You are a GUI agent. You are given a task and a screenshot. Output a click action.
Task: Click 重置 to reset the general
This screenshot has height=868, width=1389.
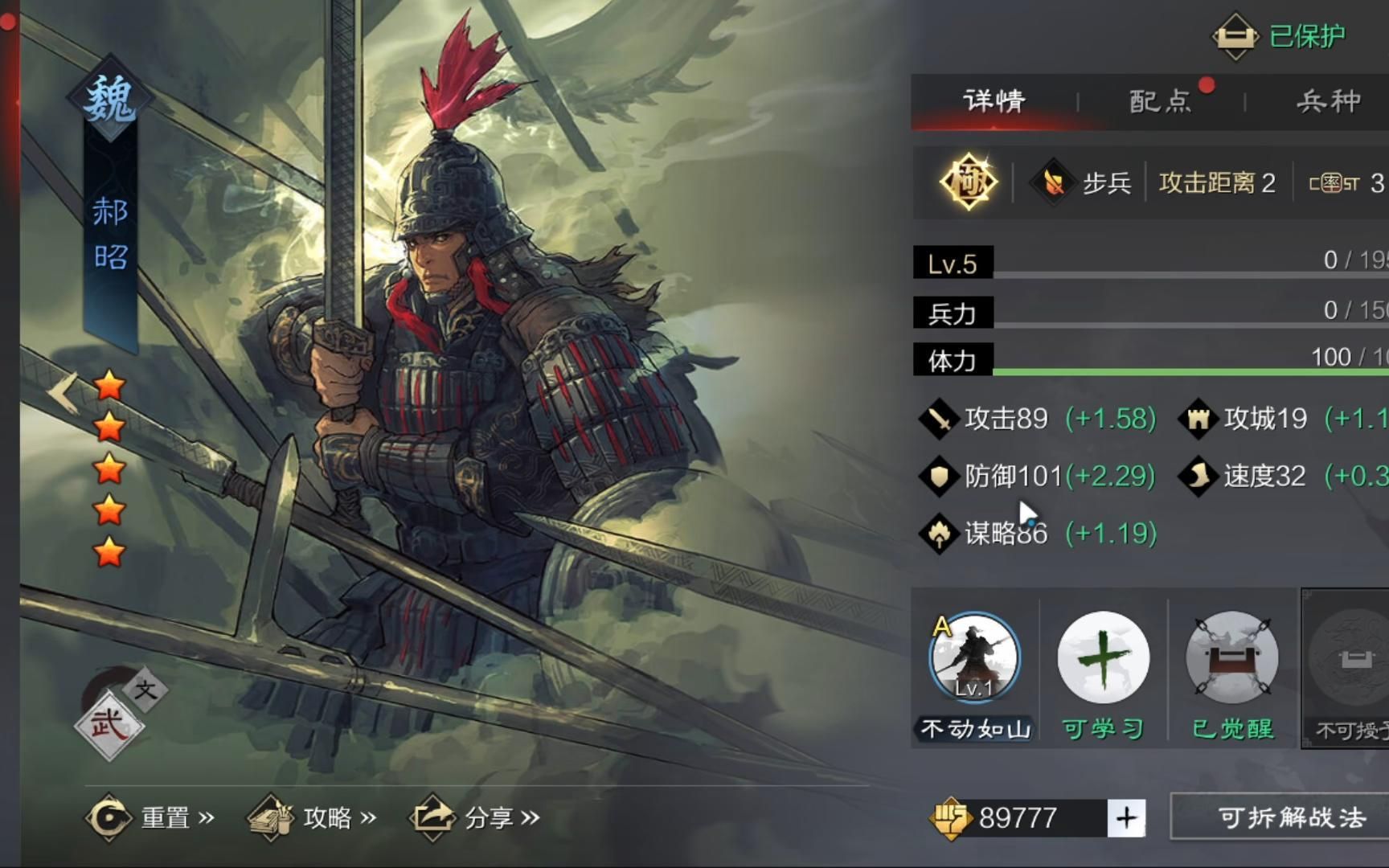pyautogui.click(x=150, y=818)
